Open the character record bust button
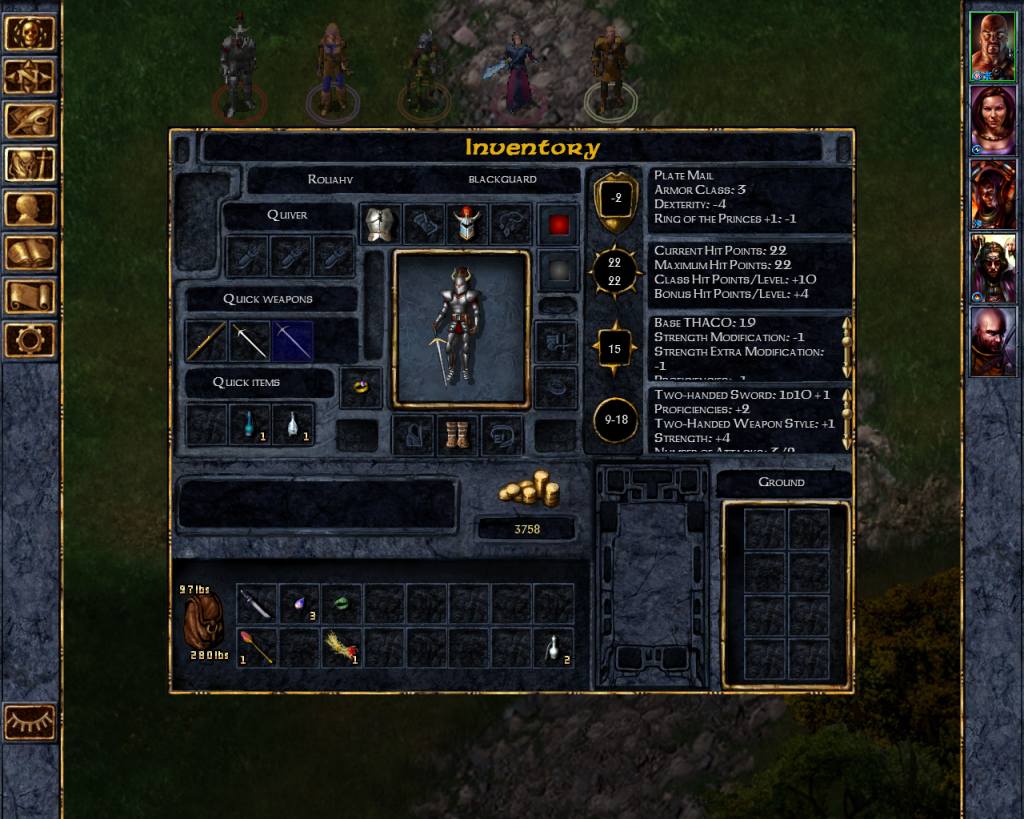Viewport: 1024px width, 819px height. point(30,208)
